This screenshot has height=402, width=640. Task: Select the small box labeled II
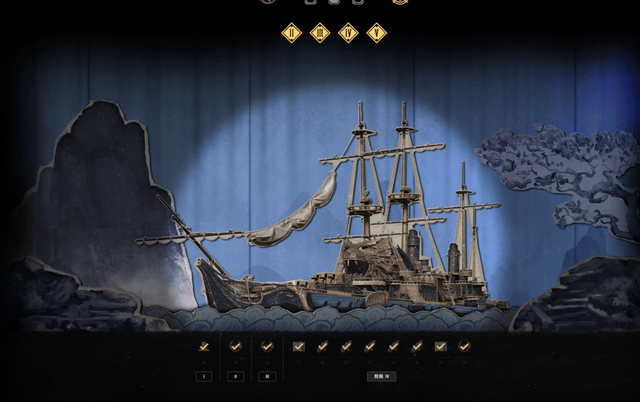tap(235, 376)
